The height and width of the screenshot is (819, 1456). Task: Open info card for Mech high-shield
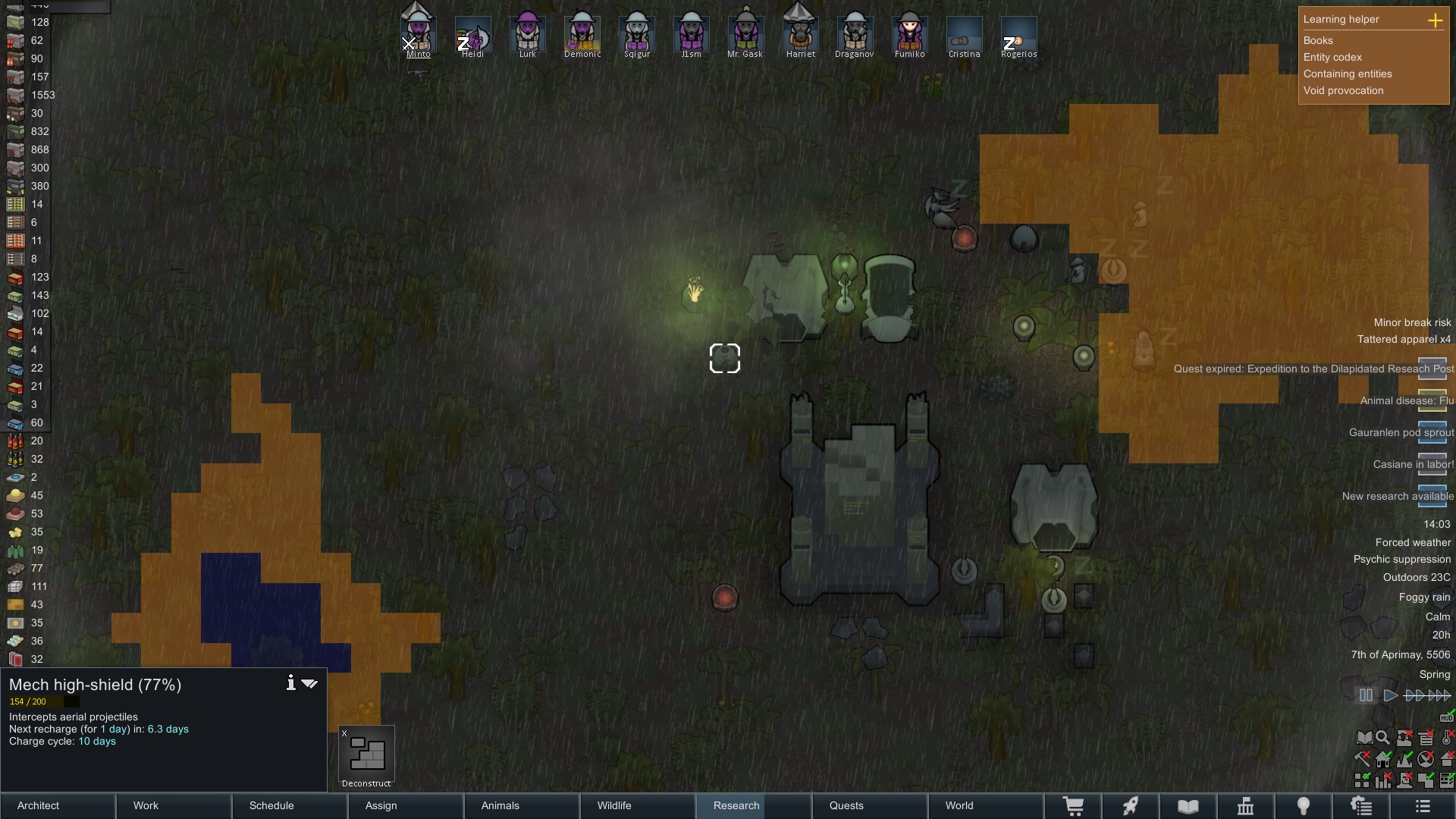tap(290, 683)
